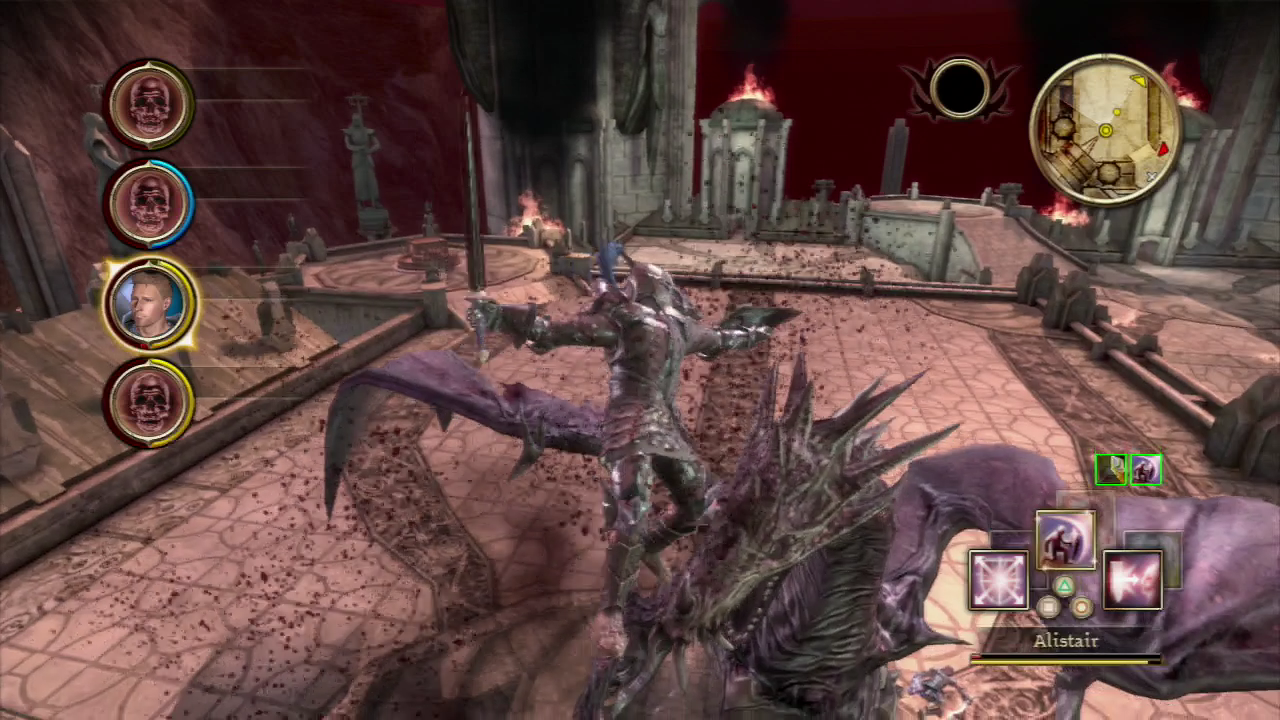
Task: Select Alistair's party portrait
Action: click(148, 303)
